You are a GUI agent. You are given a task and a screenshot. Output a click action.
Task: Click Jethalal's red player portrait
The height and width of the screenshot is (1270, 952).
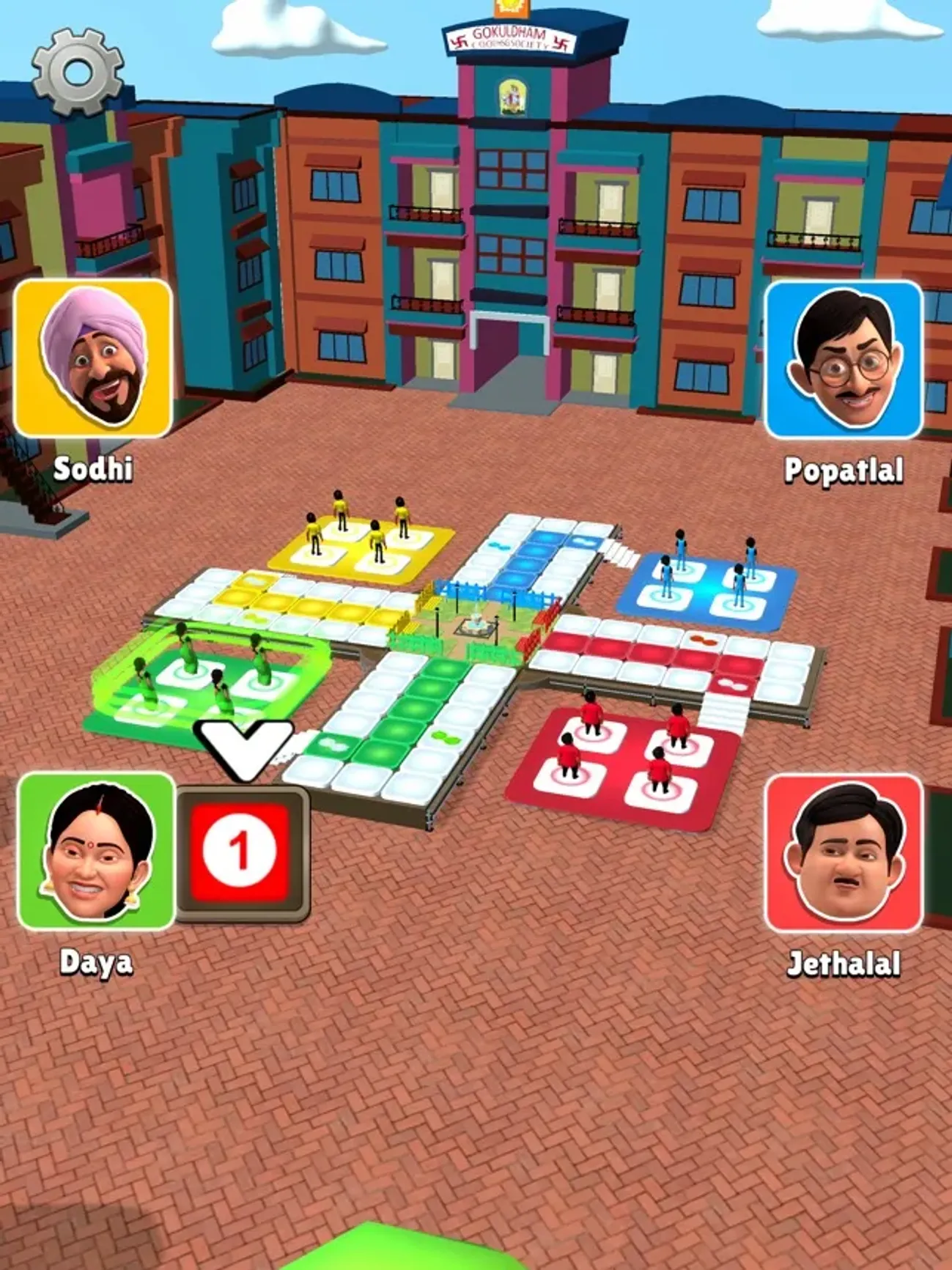tap(843, 854)
